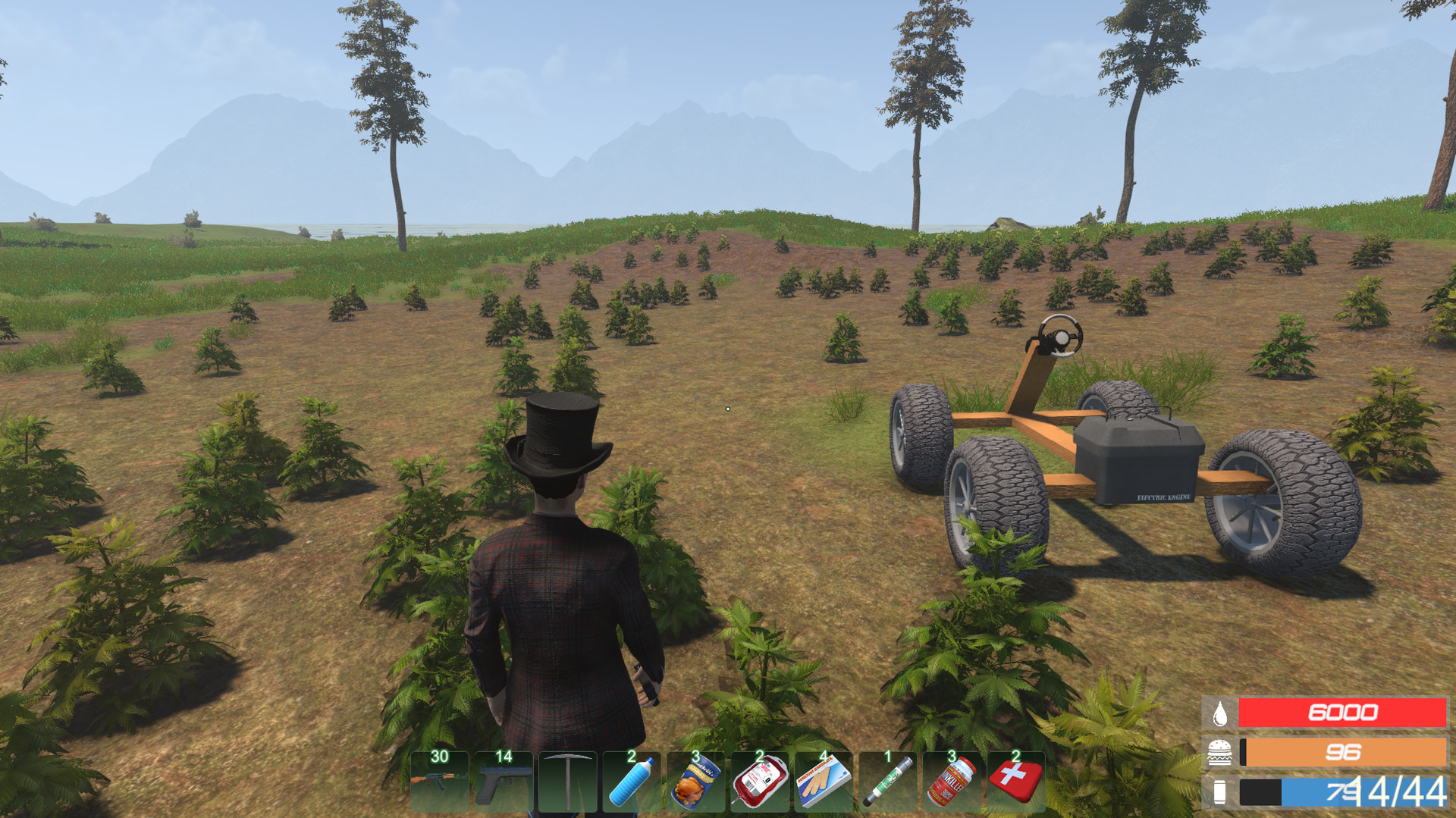1456x818 pixels.
Task: Select the red first aid kit slot
Action: 1015,782
